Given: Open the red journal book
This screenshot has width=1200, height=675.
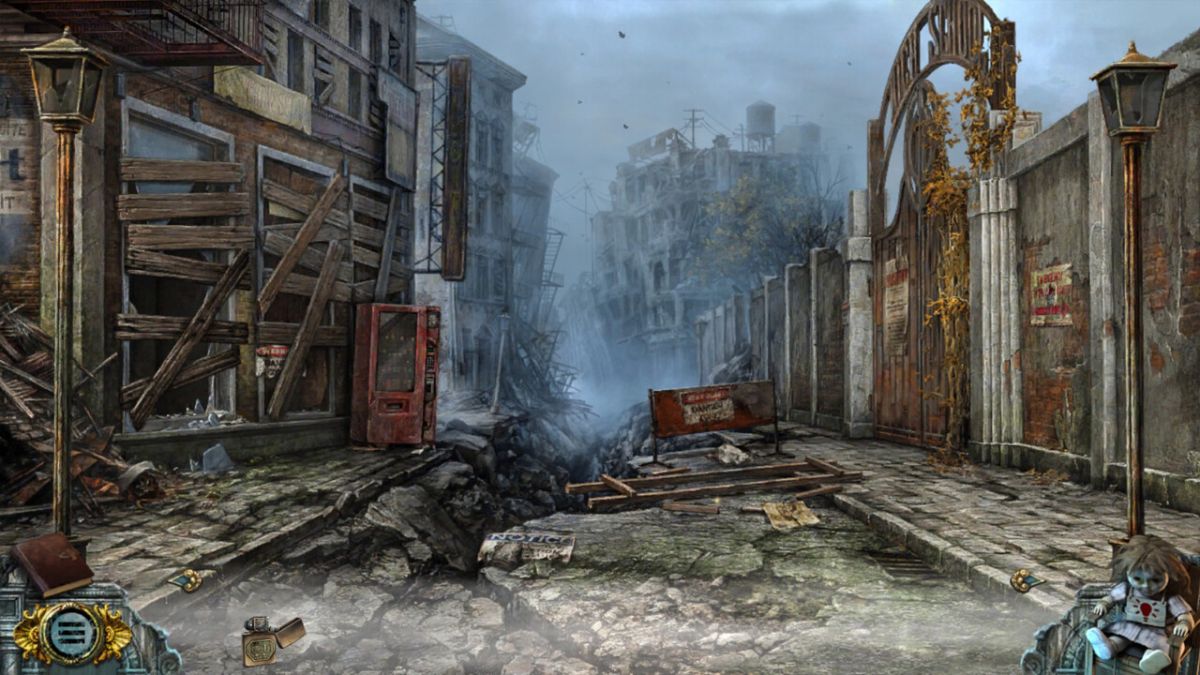Looking at the screenshot, I should tap(51, 564).
